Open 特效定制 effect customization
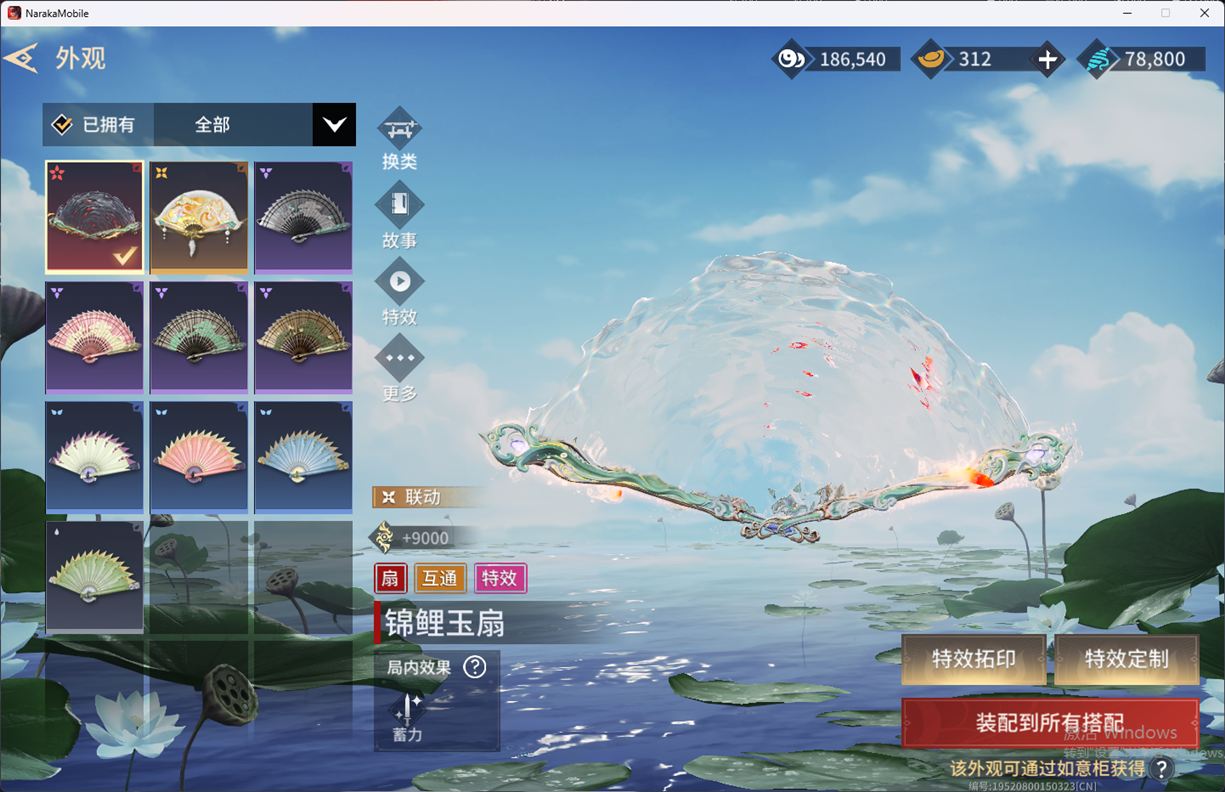Screen dimensions: 1225x792 (1126, 659)
